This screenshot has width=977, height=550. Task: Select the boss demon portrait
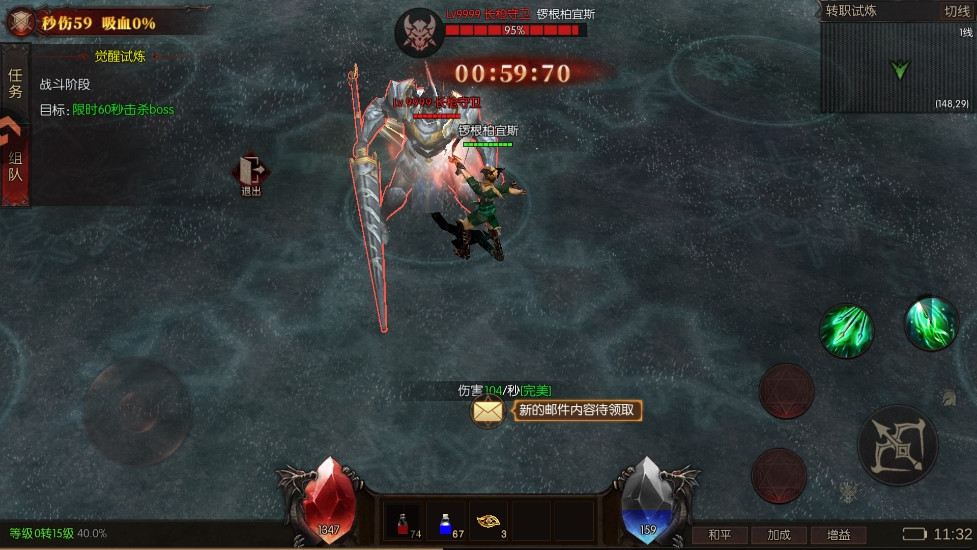(x=419, y=32)
